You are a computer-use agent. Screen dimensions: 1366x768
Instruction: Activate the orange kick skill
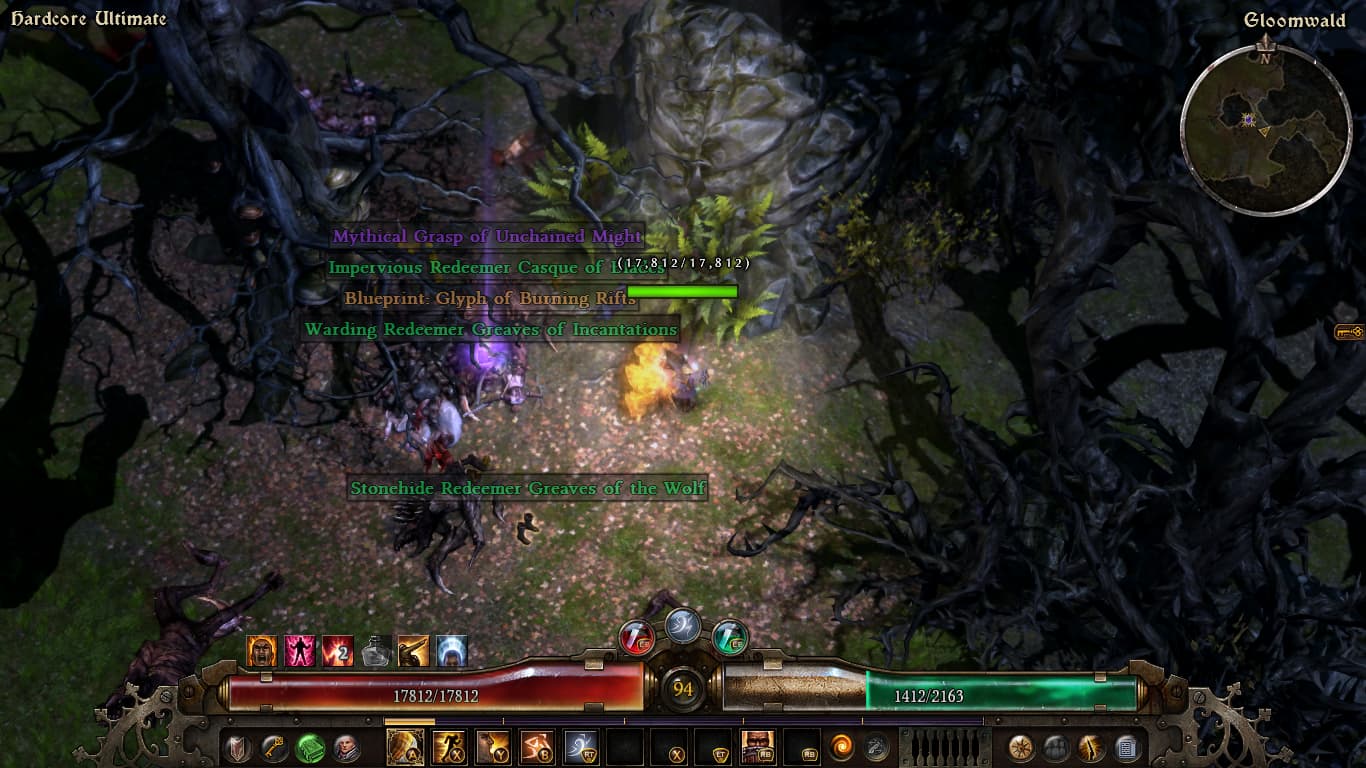[x=536, y=747]
